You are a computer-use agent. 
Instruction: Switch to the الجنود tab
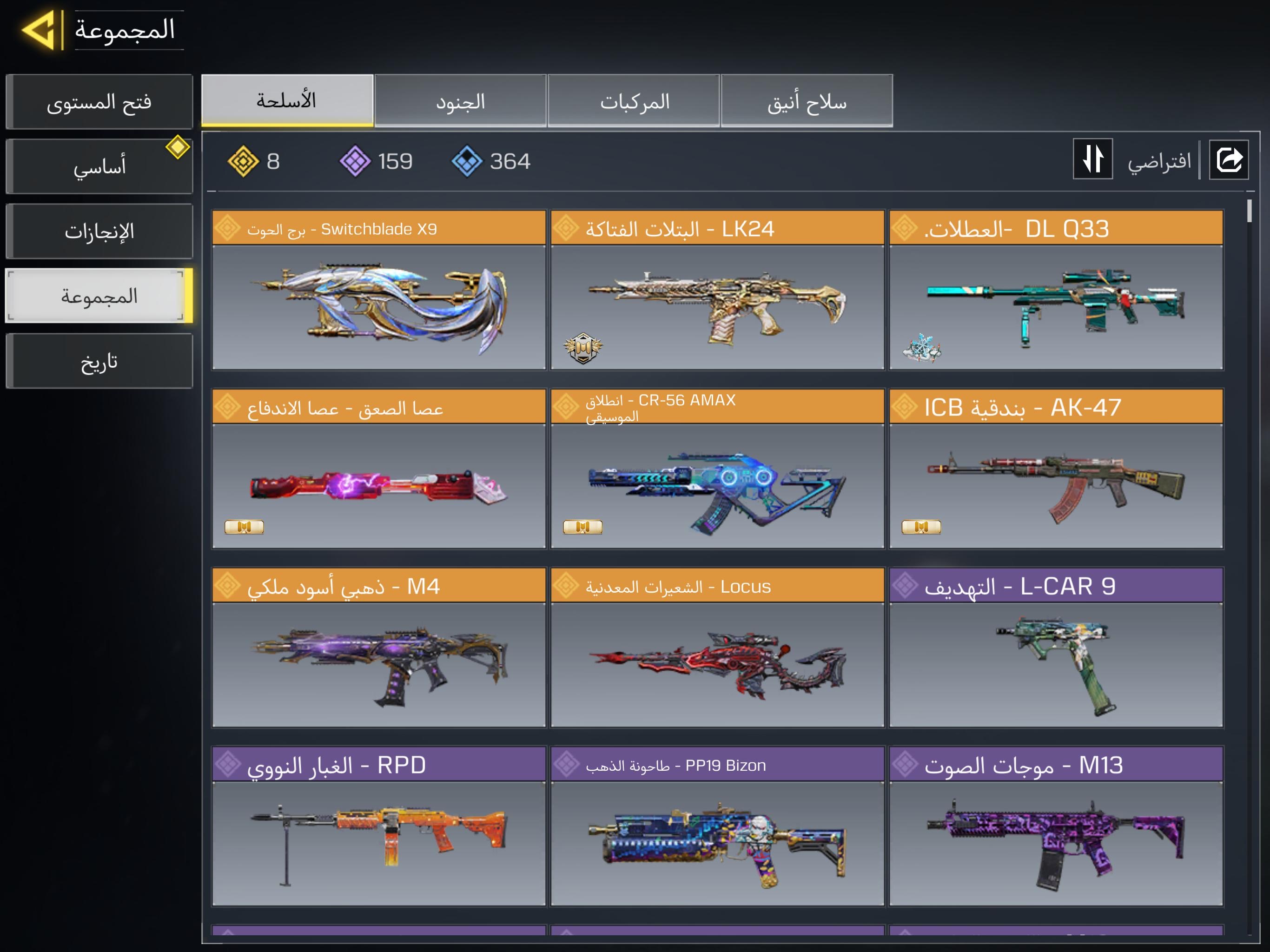(461, 101)
